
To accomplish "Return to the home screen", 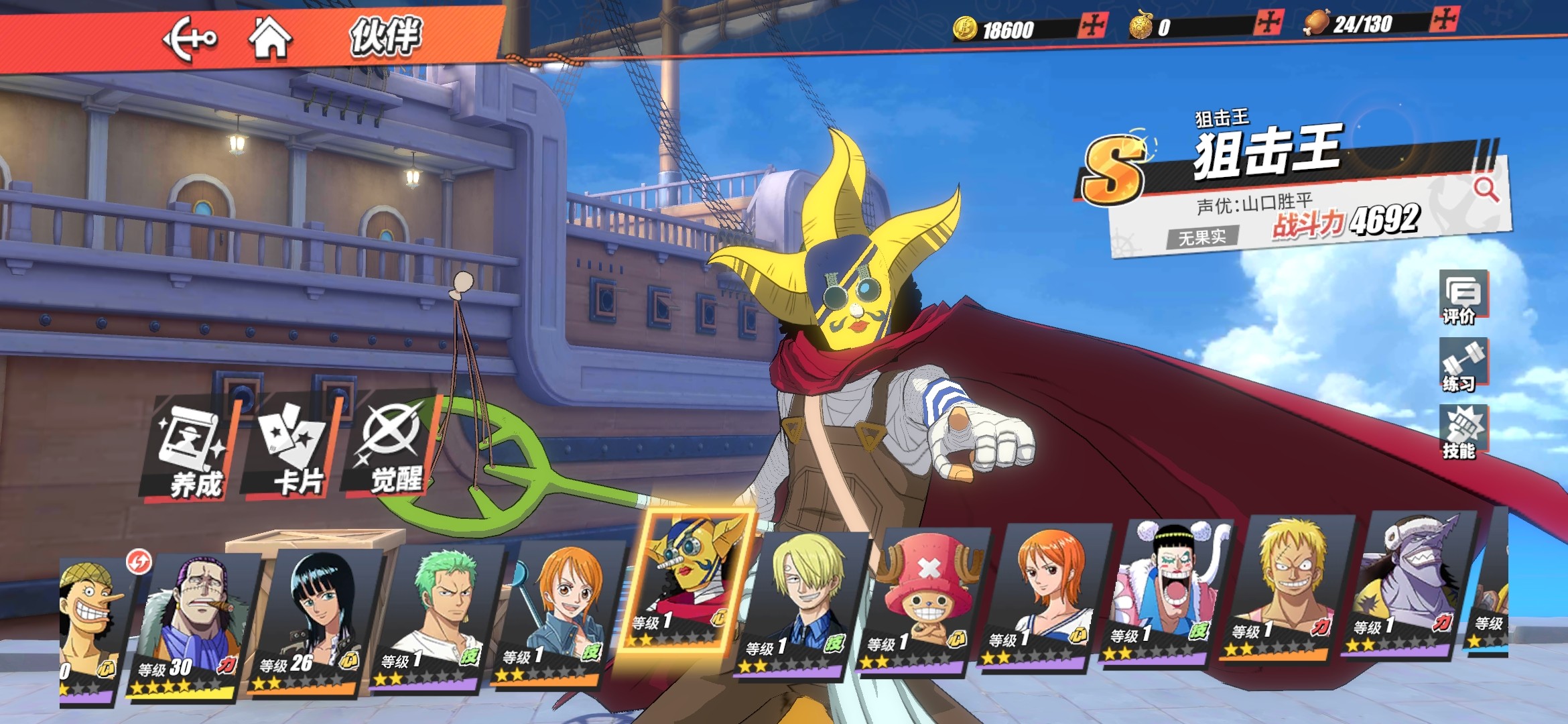I will [270, 38].
